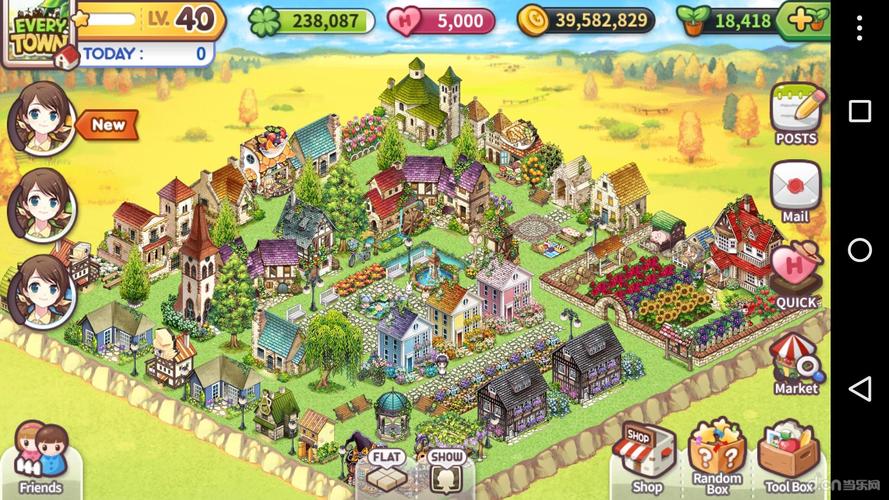The image size is (889, 500).
Task: Add more sprout currency with the plus button
Action: tap(808, 19)
